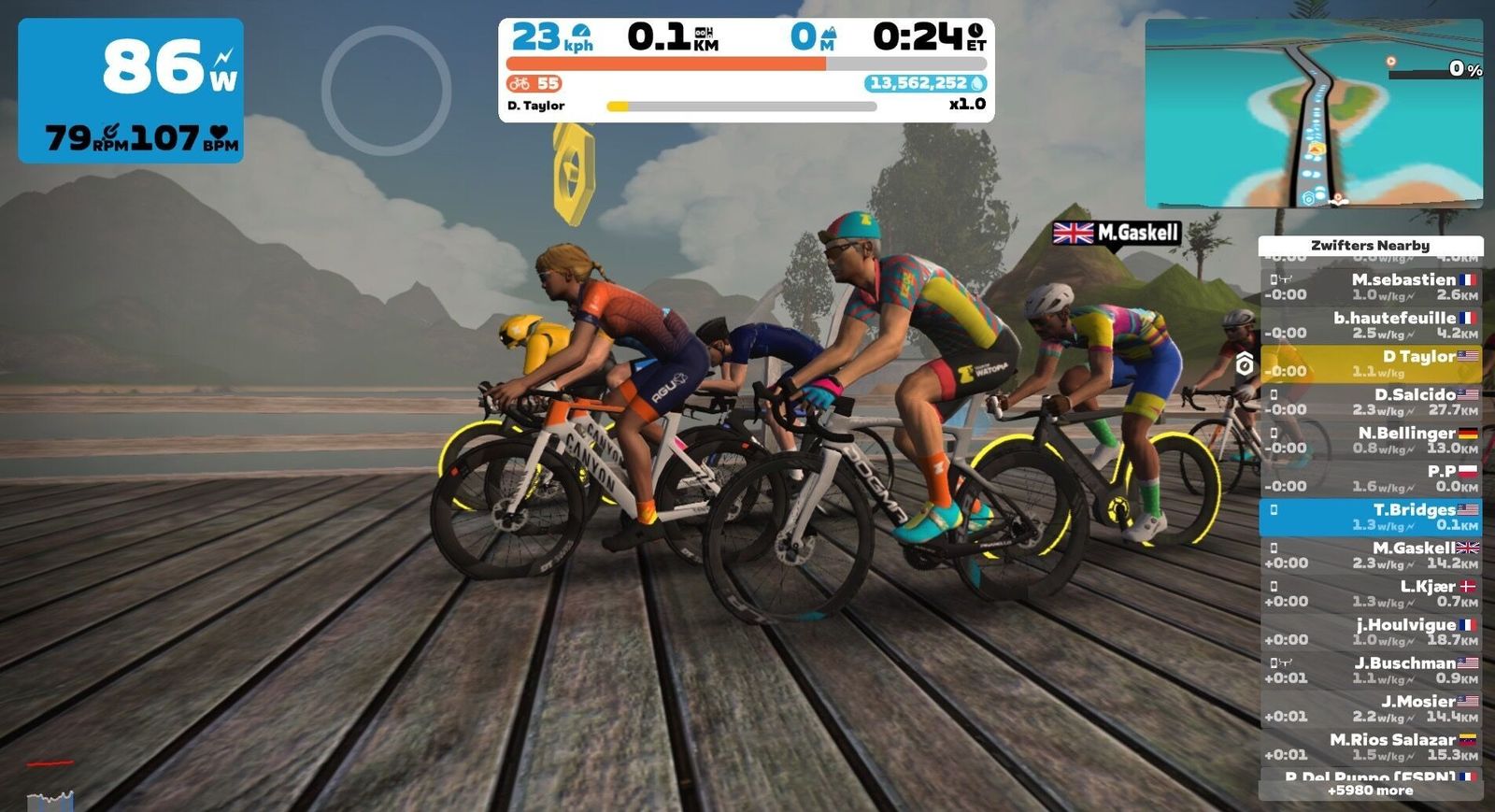Choose rider b.hautefeuille from the nearby list
The height and width of the screenshot is (812, 1495).
tap(1370, 324)
